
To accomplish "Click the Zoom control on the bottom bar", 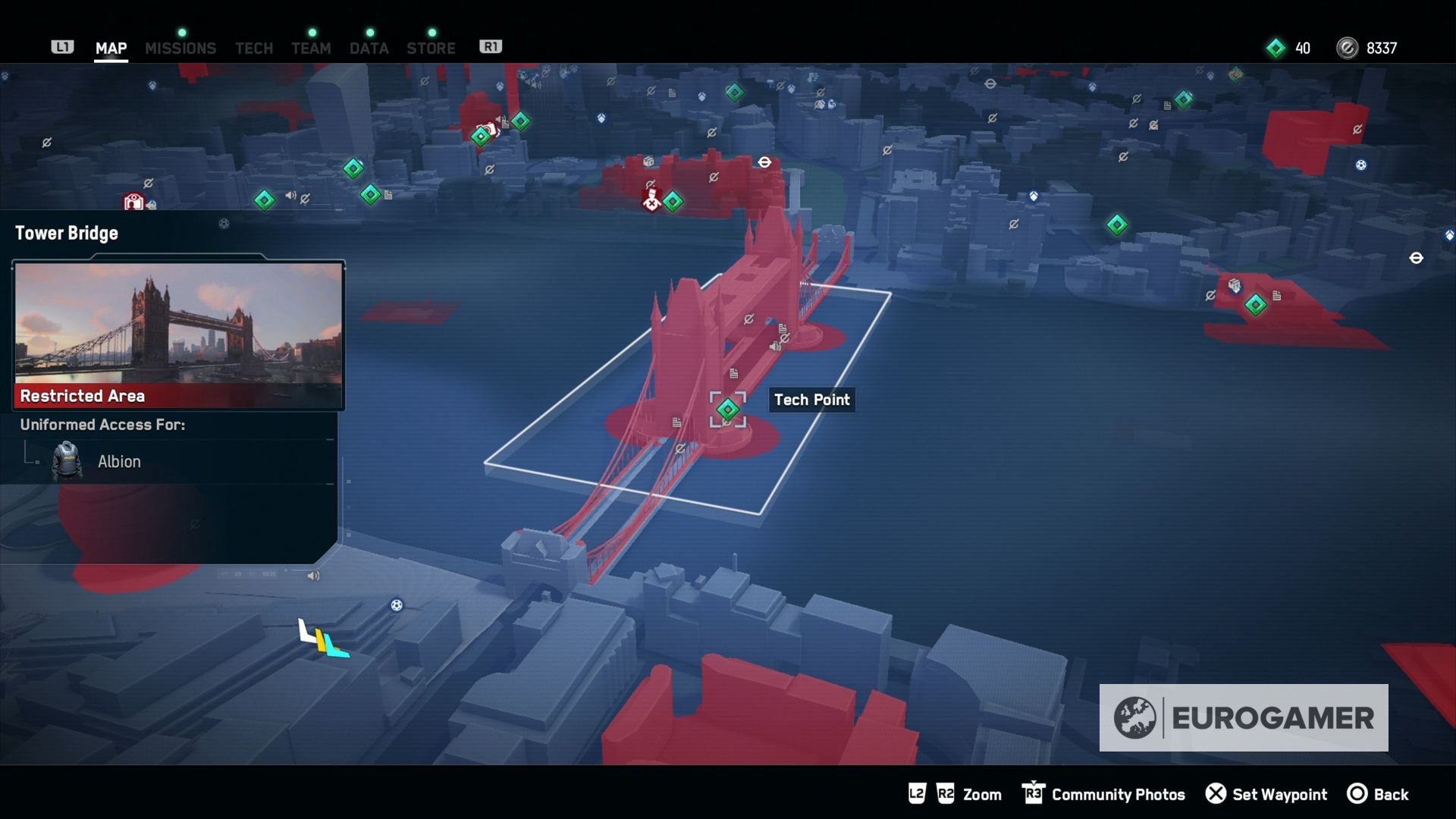I will click(x=981, y=794).
